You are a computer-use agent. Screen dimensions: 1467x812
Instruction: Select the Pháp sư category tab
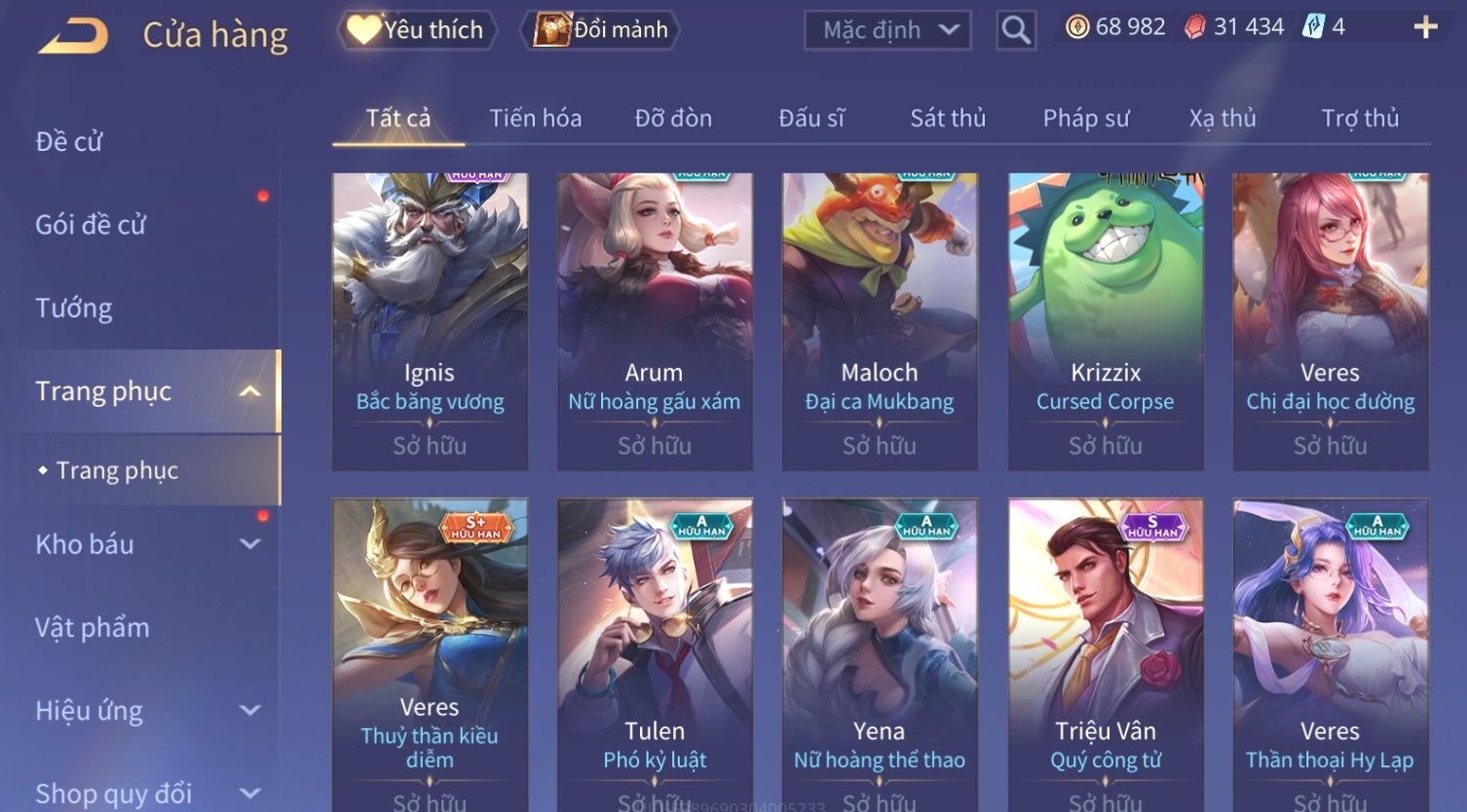click(x=1086, y=119)
